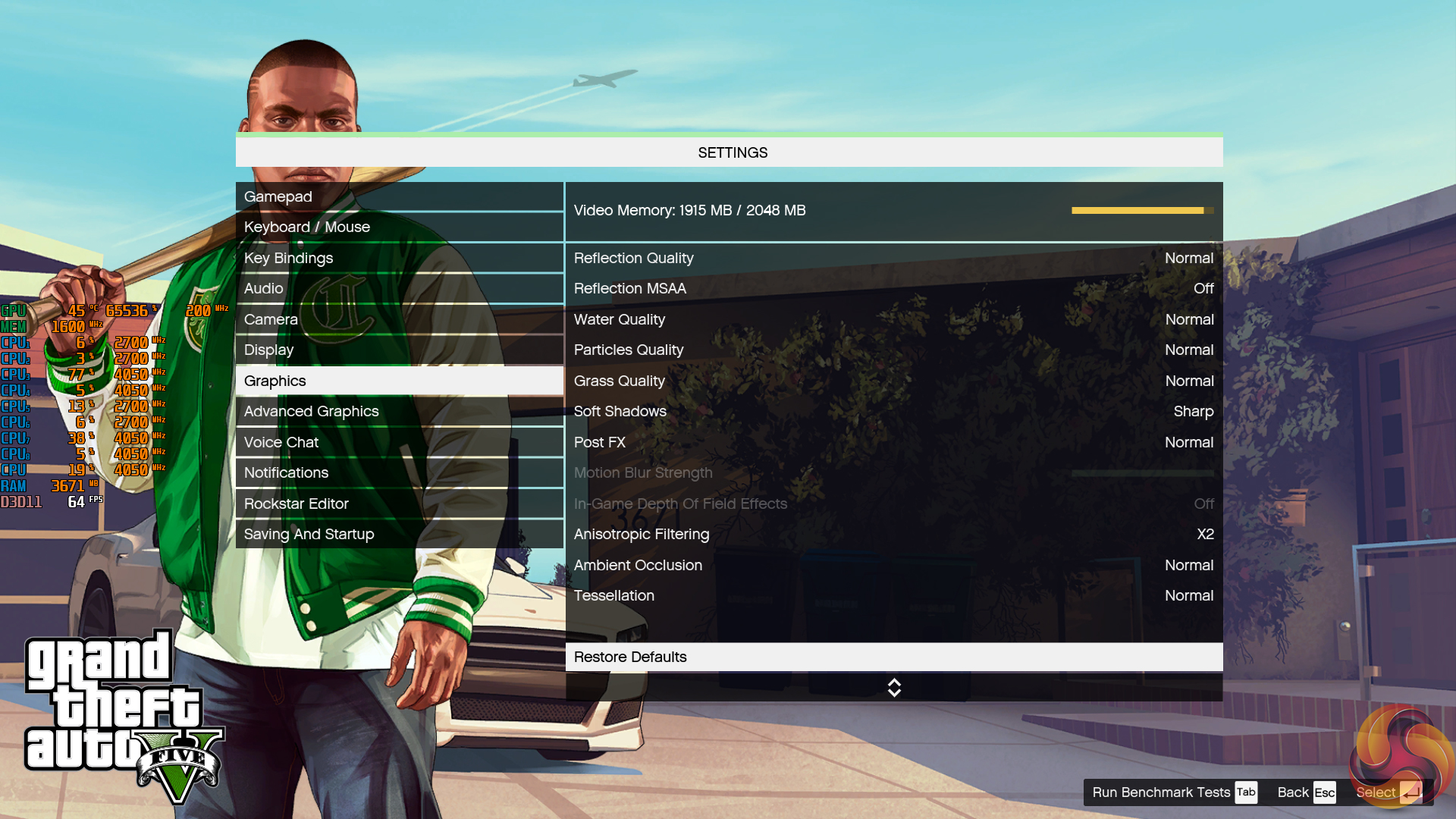1456x819 pixels.
Task: Change the Tessellation setting
Action: tap(893, 595)
